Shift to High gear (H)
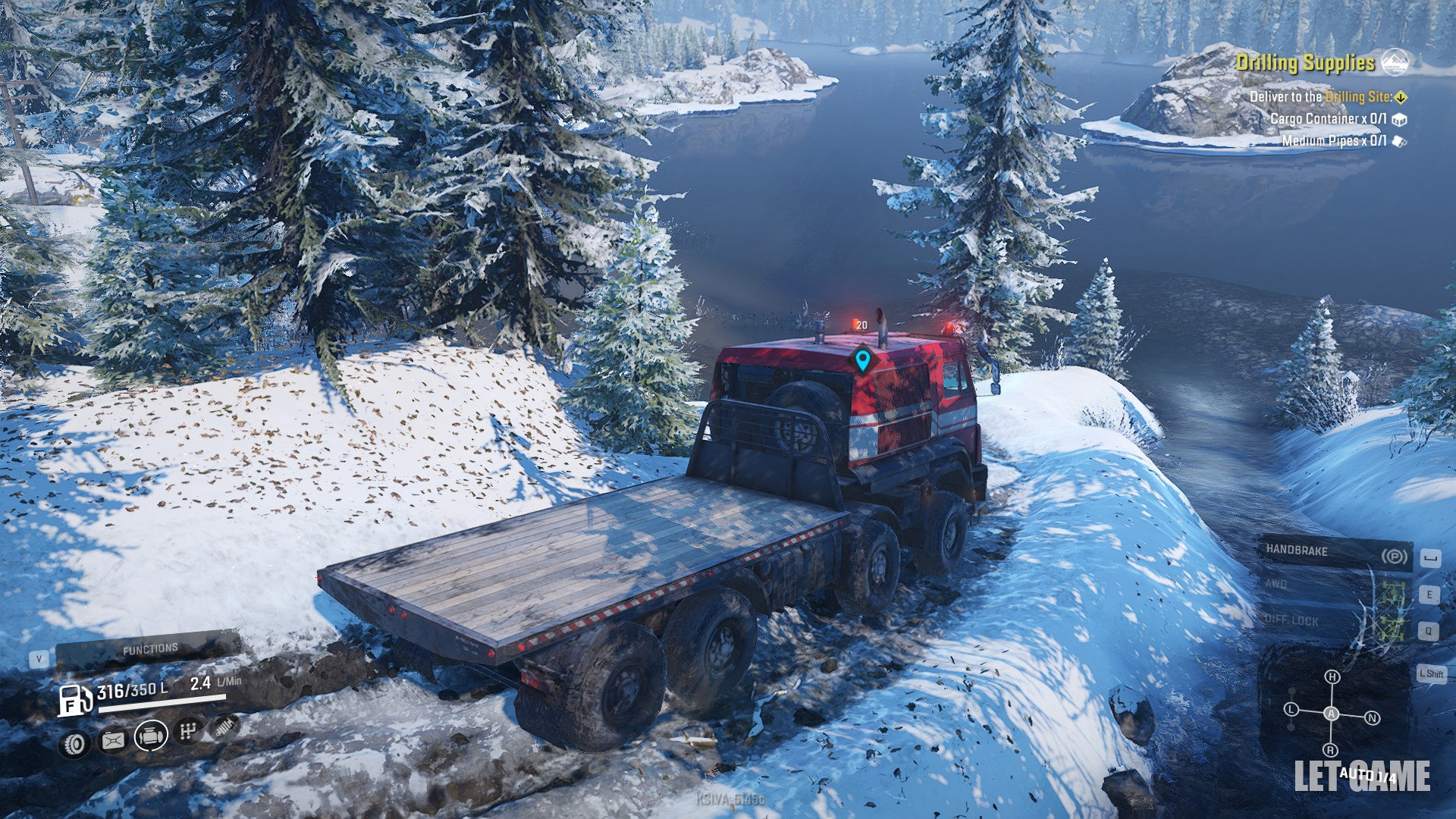1456x819 pixels. point(1332,676)
